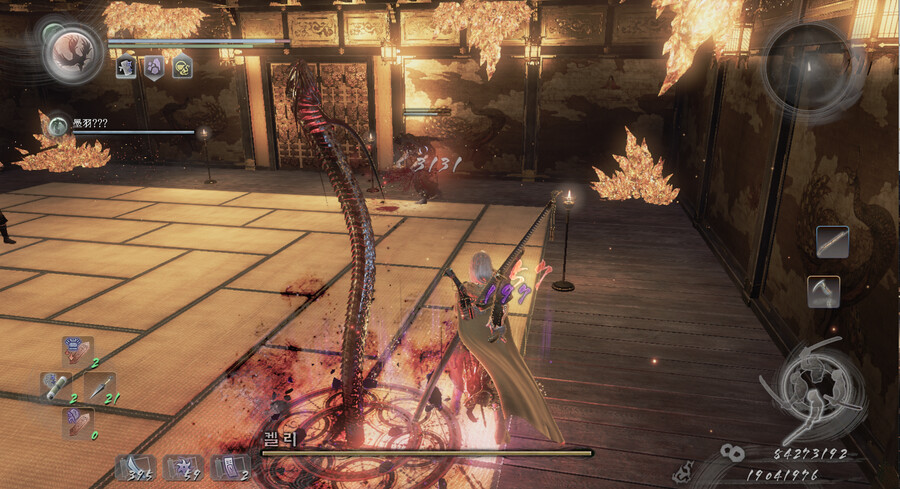Screen dimensions: 900x489
Task: Select the purple scroll slot showing 2
Action: click(230, 466)
